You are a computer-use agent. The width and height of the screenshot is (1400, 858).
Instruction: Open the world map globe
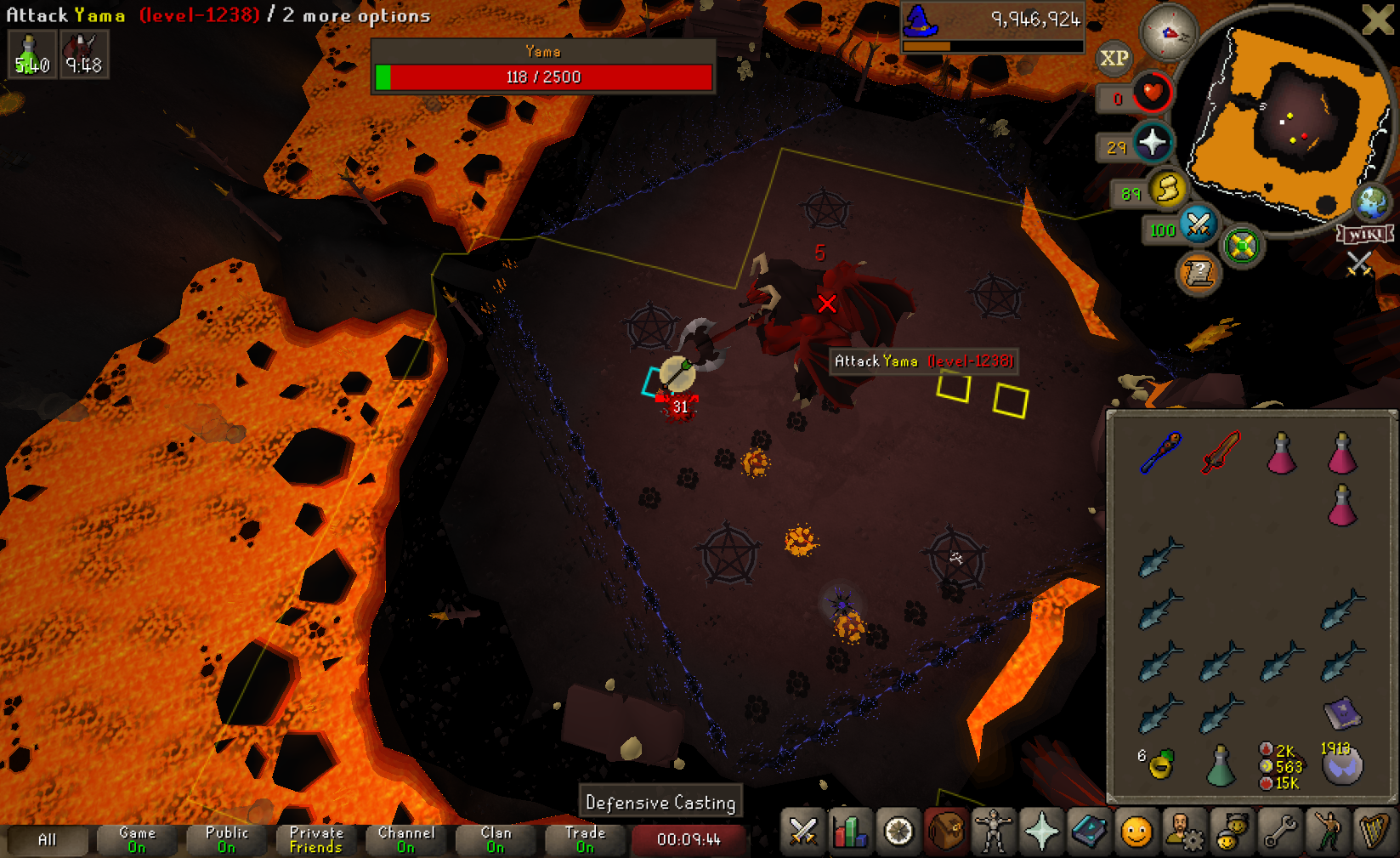[1371, 202]
